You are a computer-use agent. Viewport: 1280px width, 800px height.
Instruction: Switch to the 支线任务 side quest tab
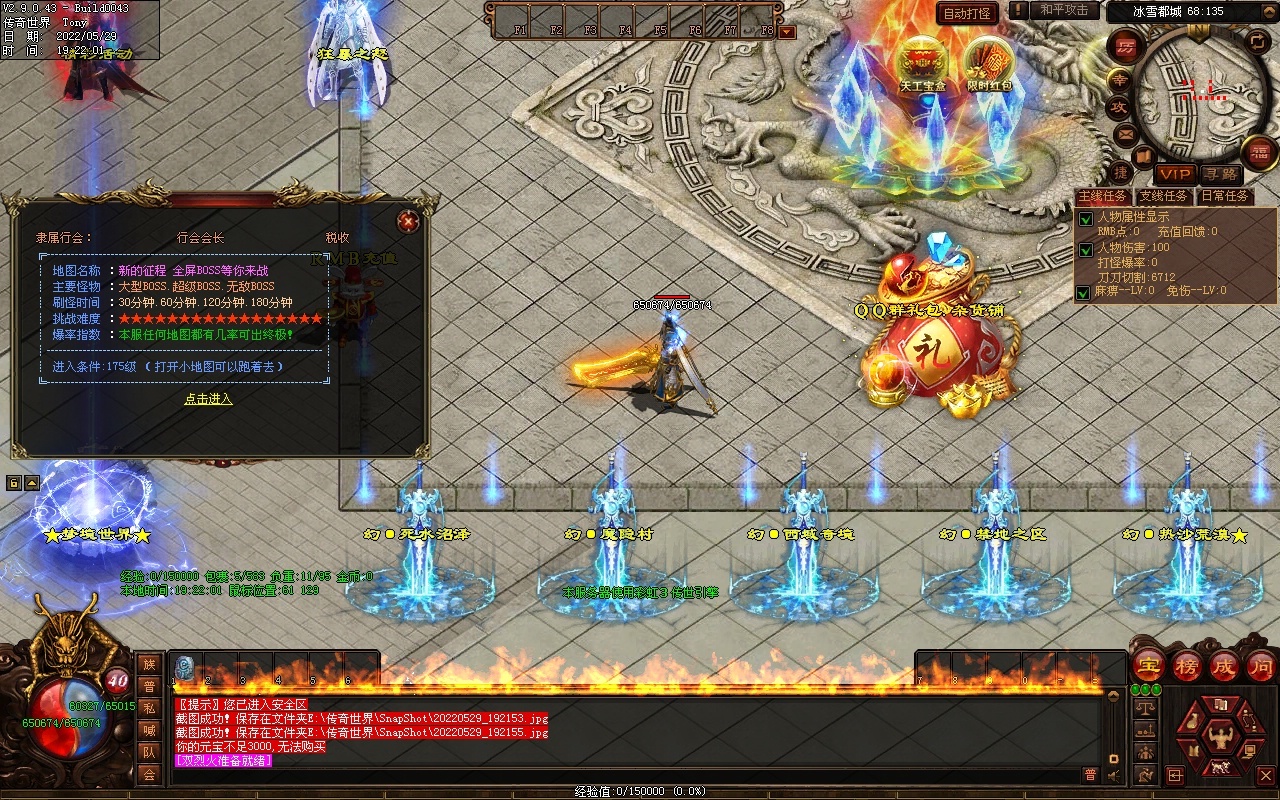(x=1164, y=196)
